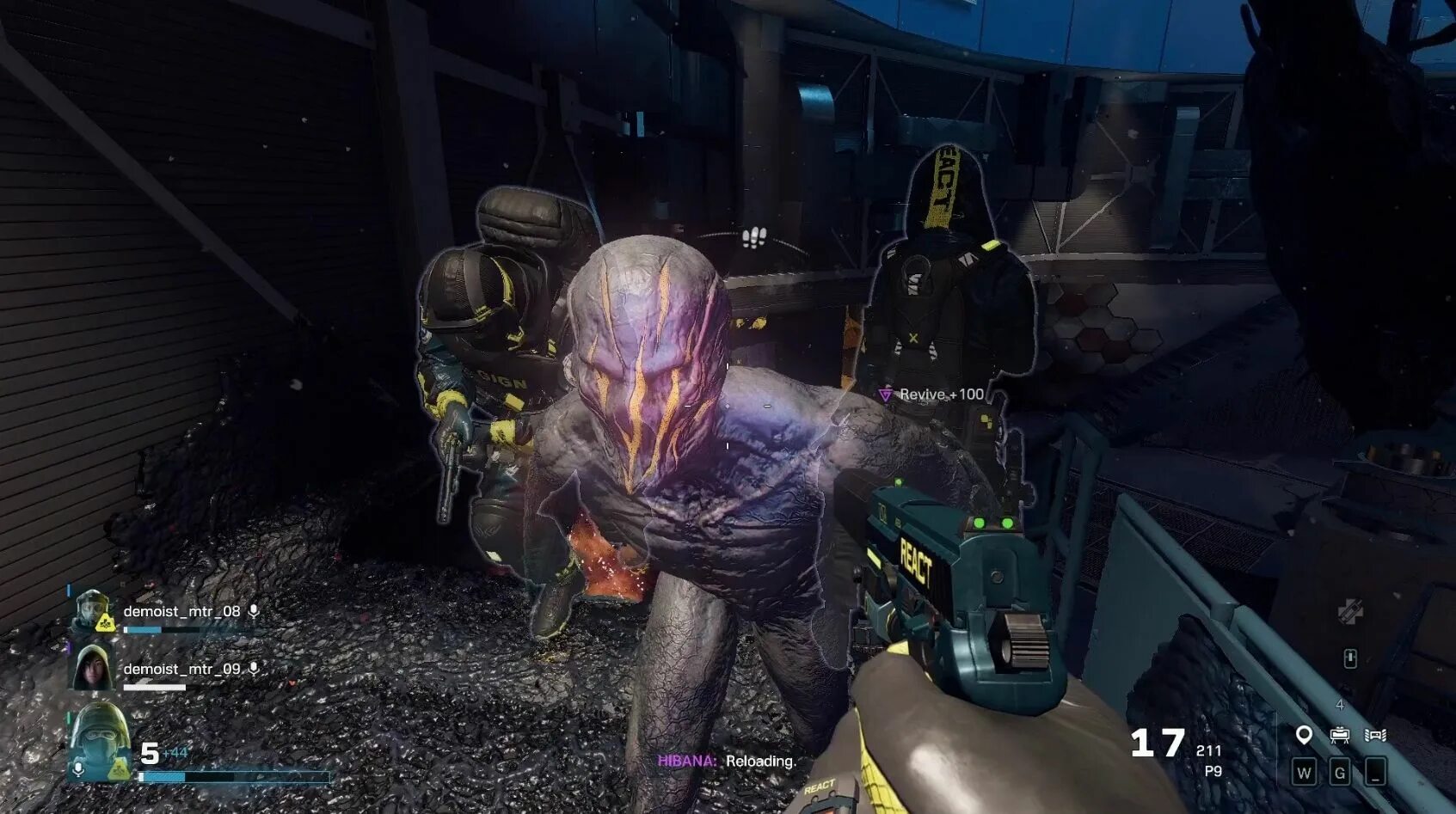Select the hooded demoist_mtr_09 portrait
This screenshot has height=814, width=1456.
[x=92, y=668]
